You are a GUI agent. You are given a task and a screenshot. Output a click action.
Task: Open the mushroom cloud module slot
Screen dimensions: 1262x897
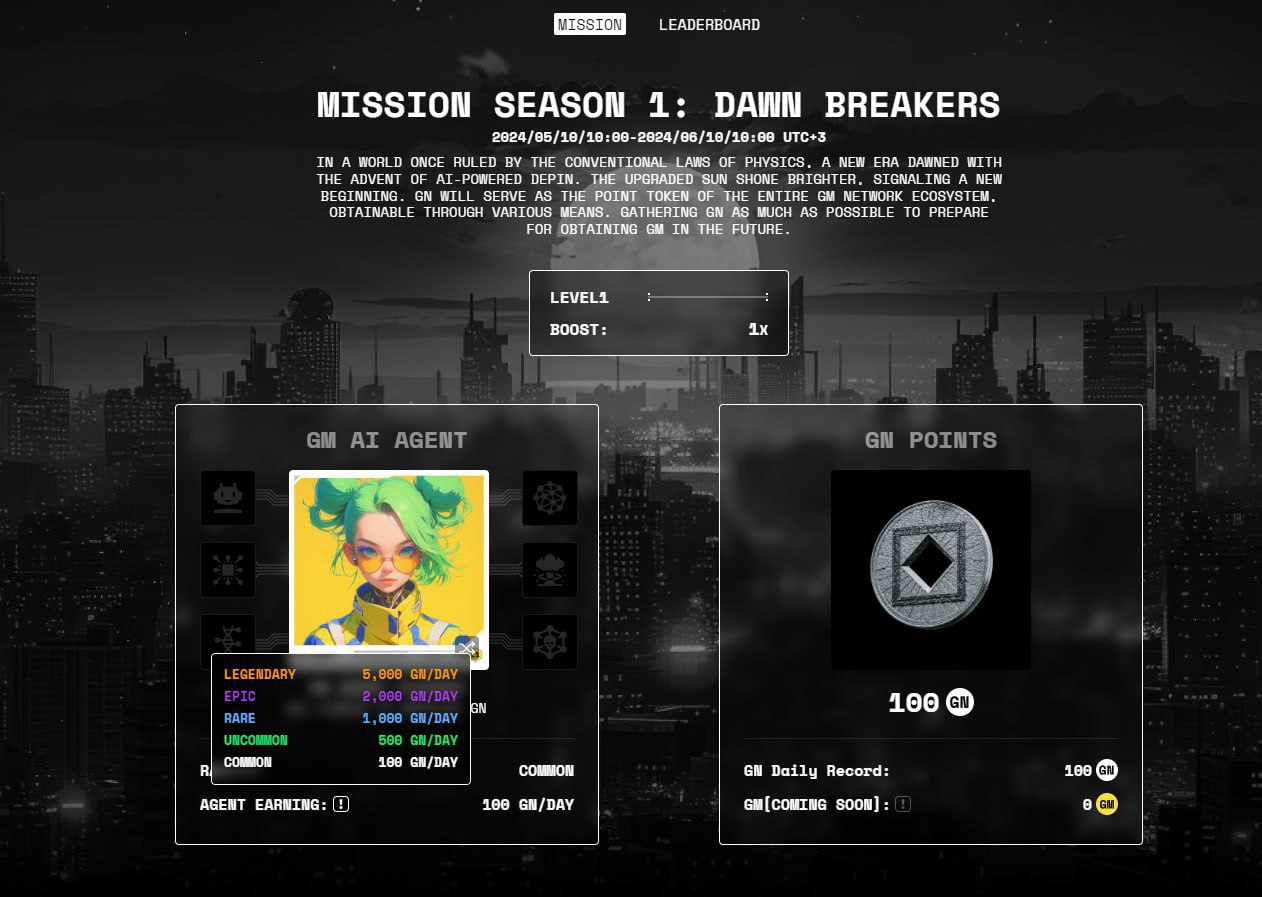pos(550,570)
